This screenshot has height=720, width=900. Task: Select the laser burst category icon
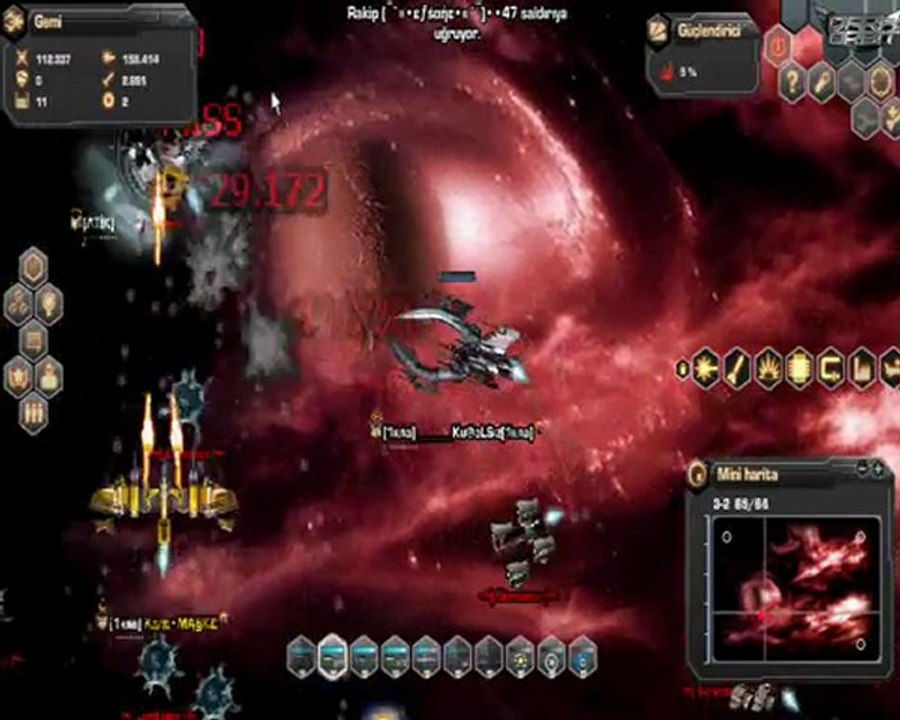tap(707, 366)
